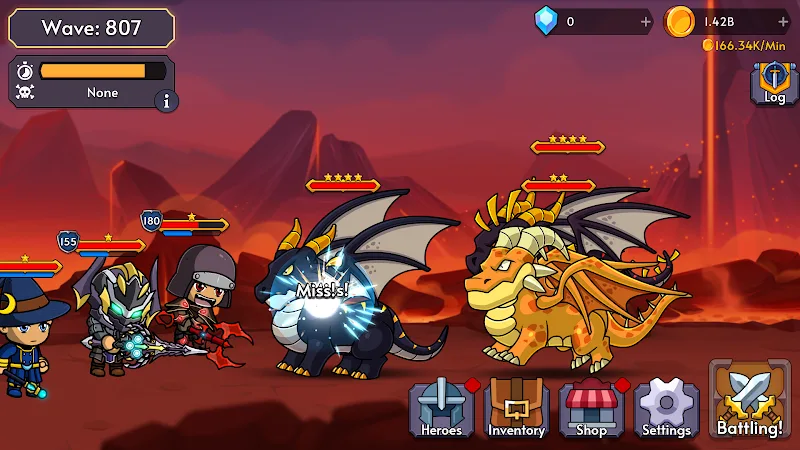Open the Inventory chest

(x=516, y=408)
